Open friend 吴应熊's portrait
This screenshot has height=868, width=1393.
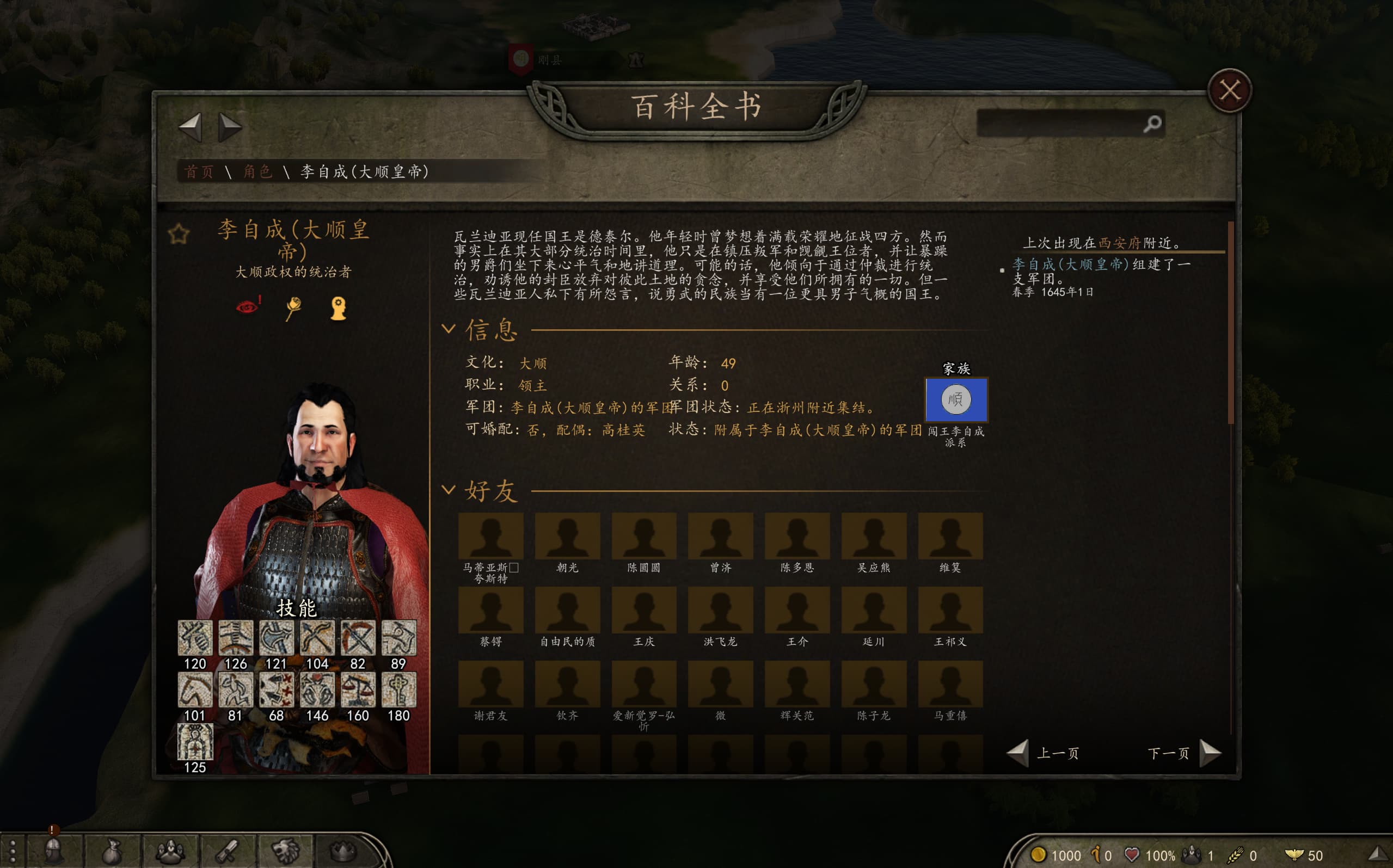(x=873, y=536)
